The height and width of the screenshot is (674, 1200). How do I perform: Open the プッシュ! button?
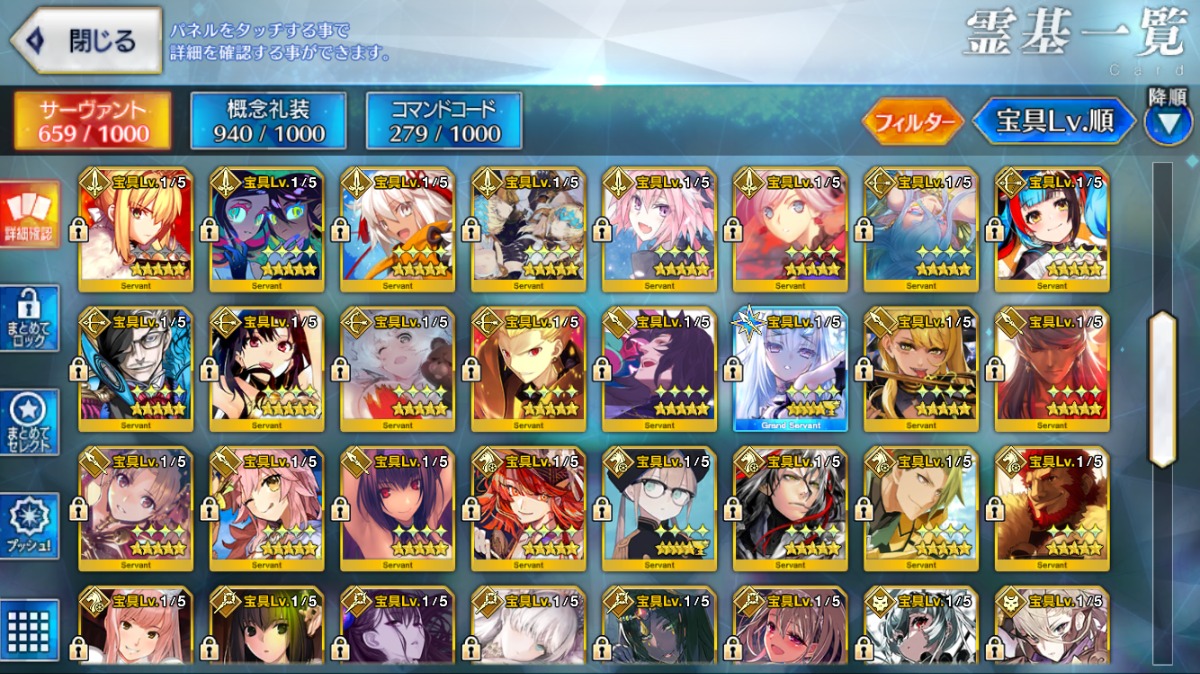click(29, 525)
